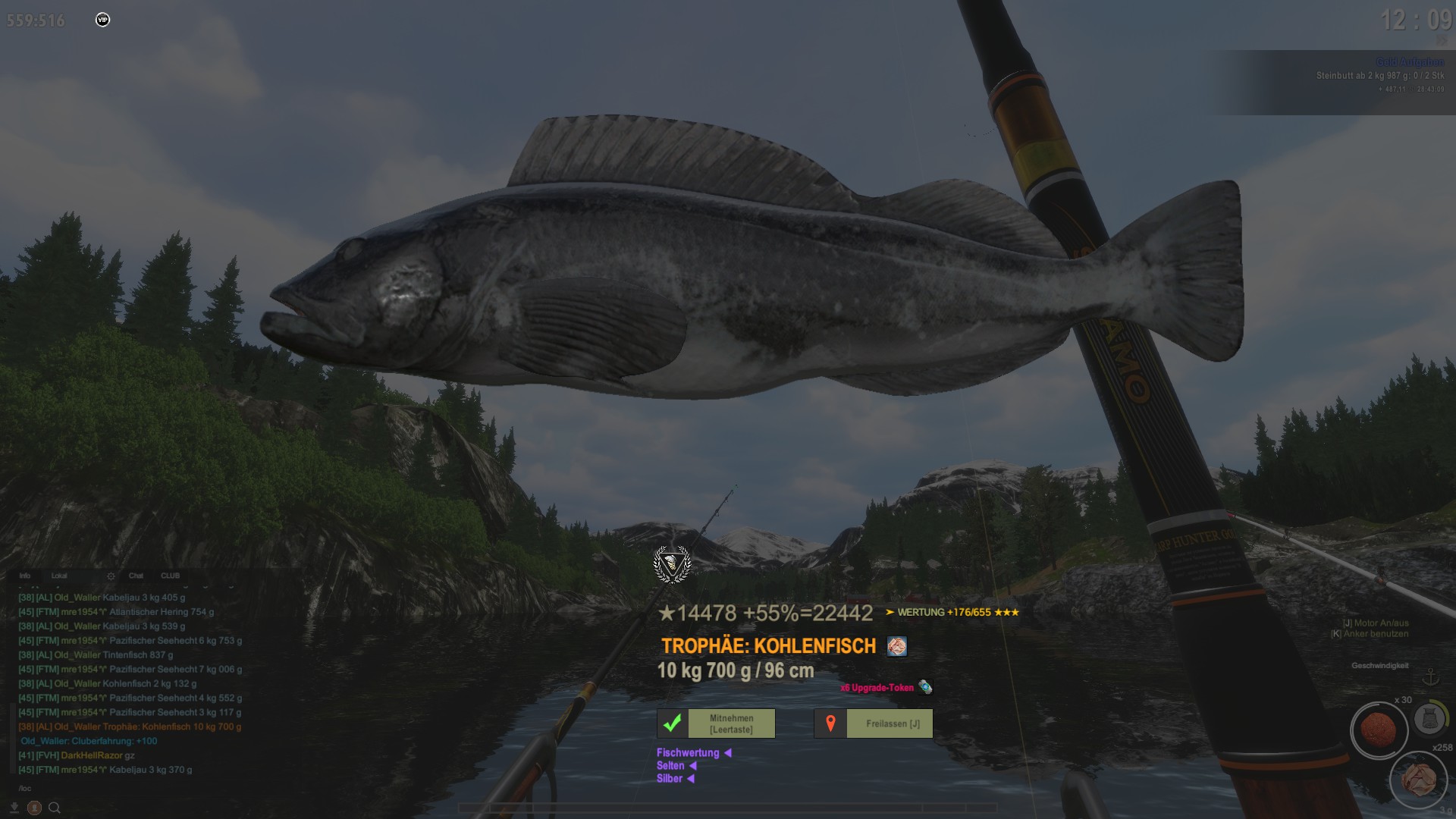Screen dimensions: 1456x819
Task: Switch to the CLUB chat tab
Action: click(x=170, y=576)
